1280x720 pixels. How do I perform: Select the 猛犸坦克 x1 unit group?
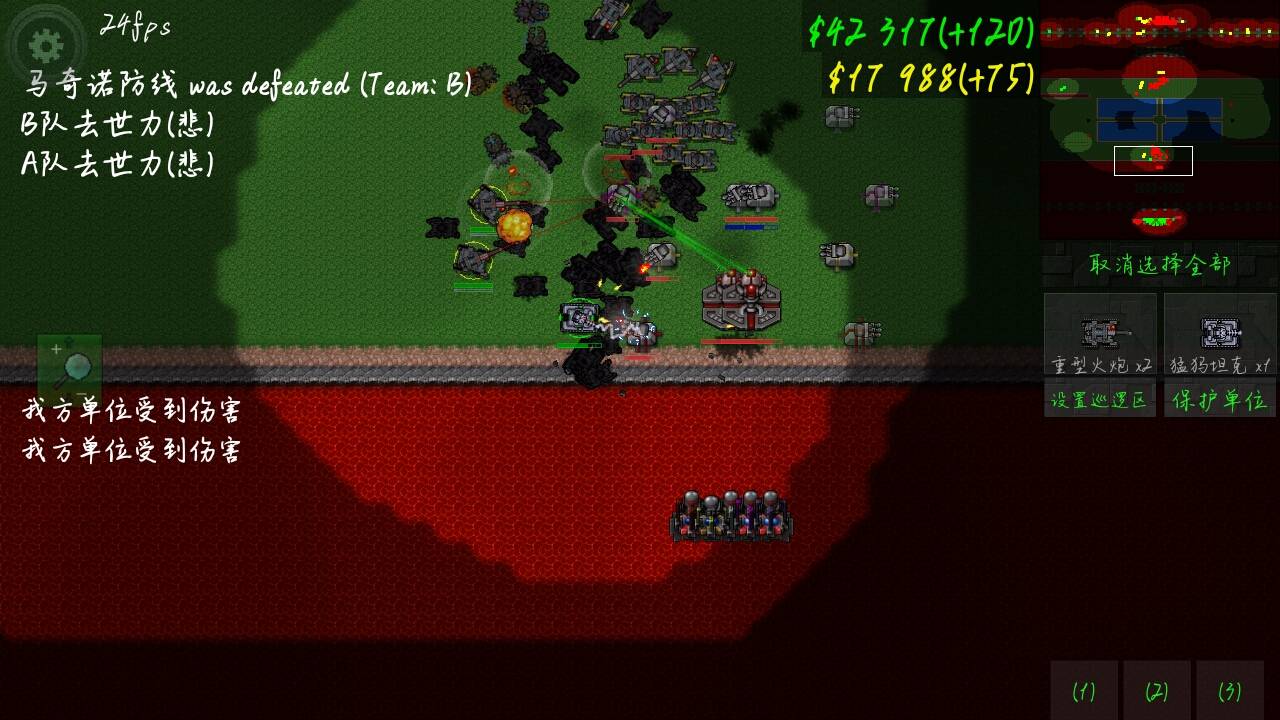point(1220,335)
